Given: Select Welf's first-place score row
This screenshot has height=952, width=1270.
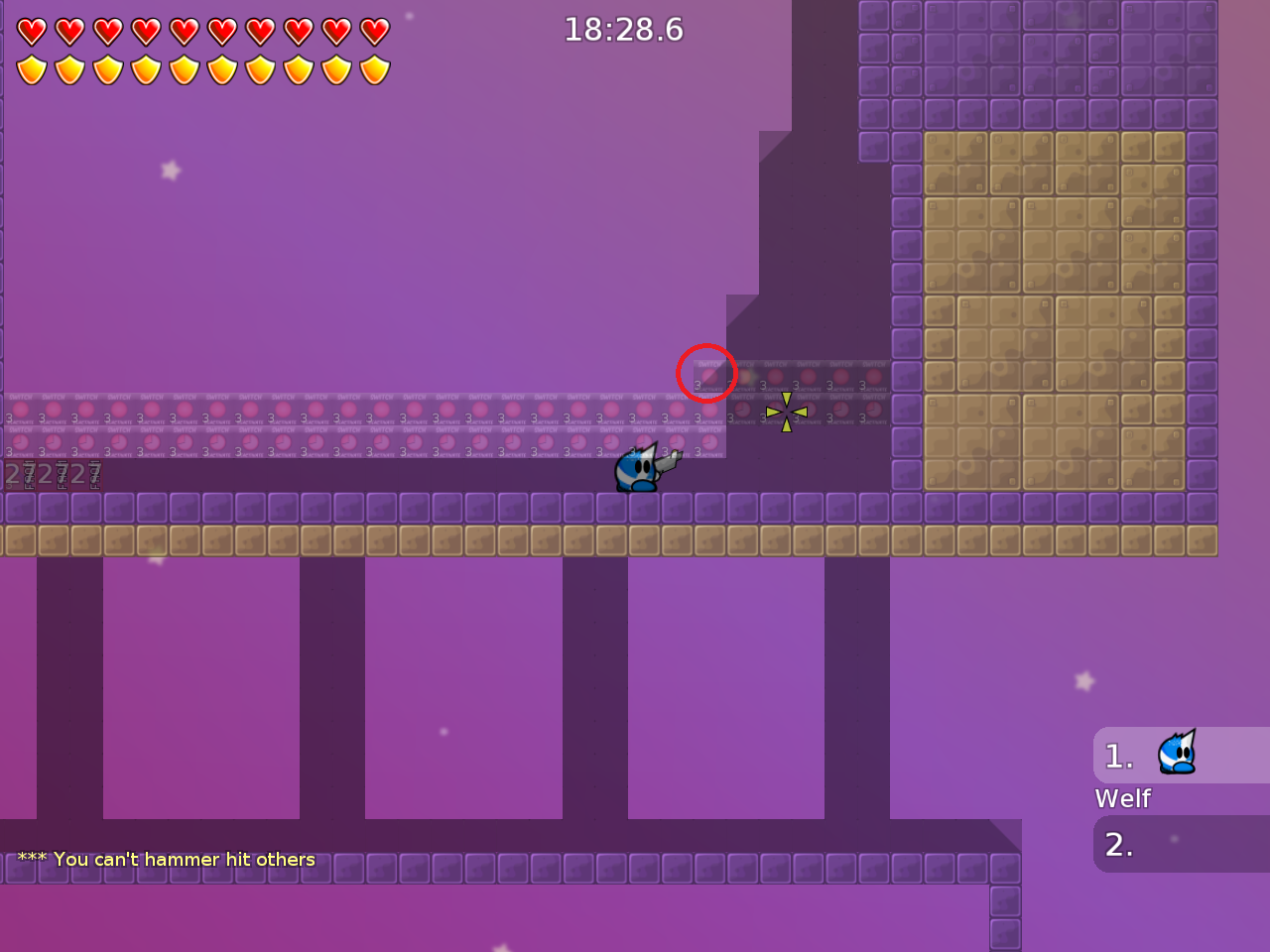Looking at the screenshot, I should point(1181,756).
